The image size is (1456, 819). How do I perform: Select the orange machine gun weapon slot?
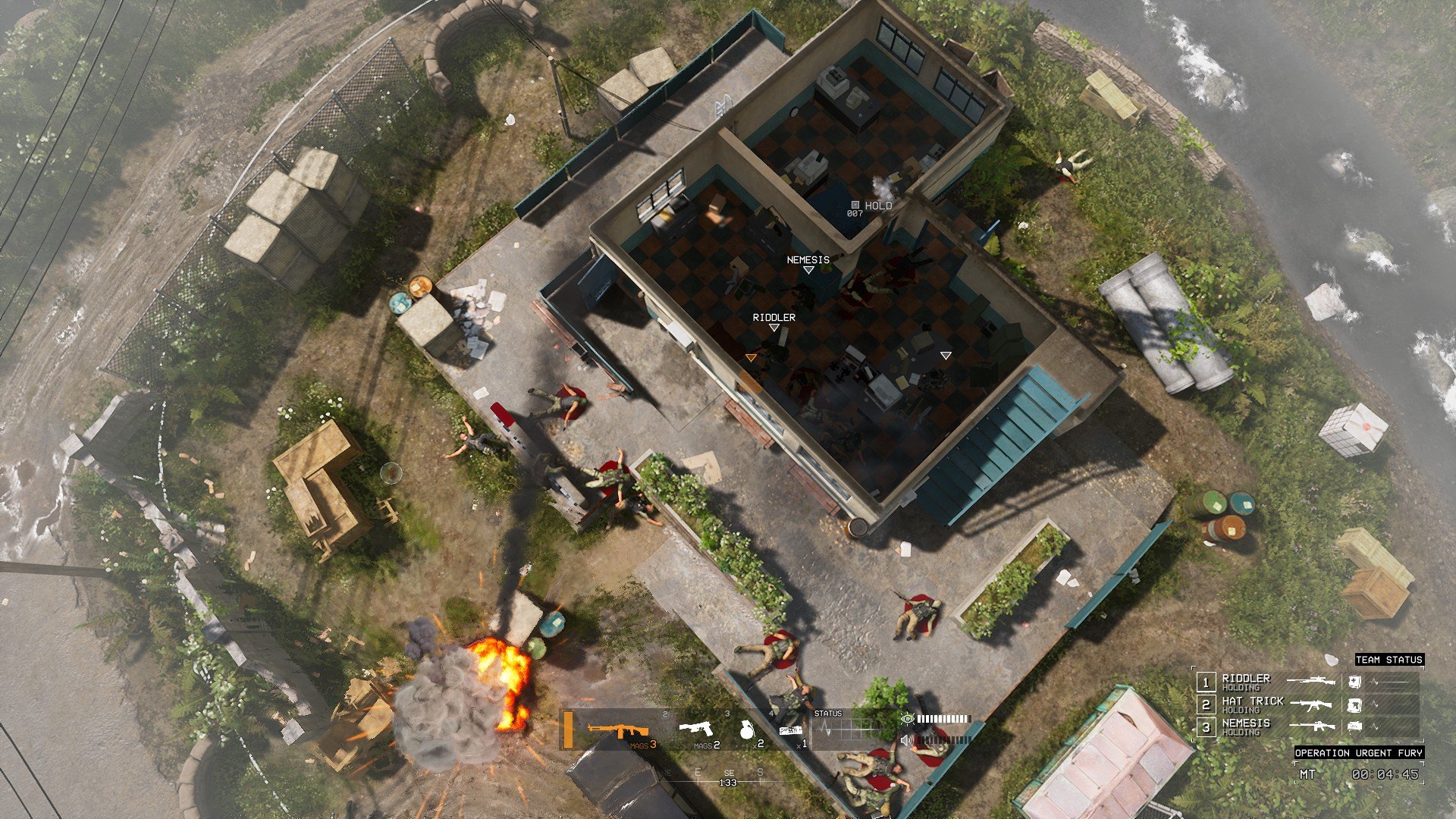coord(618,730)
